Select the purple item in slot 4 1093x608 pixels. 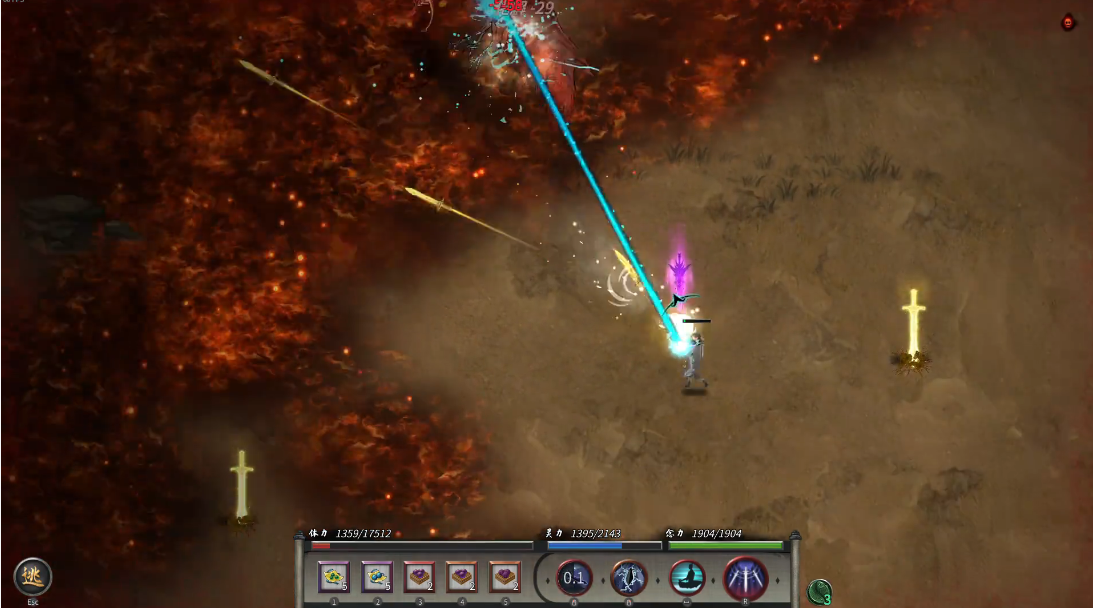(462, 577)
